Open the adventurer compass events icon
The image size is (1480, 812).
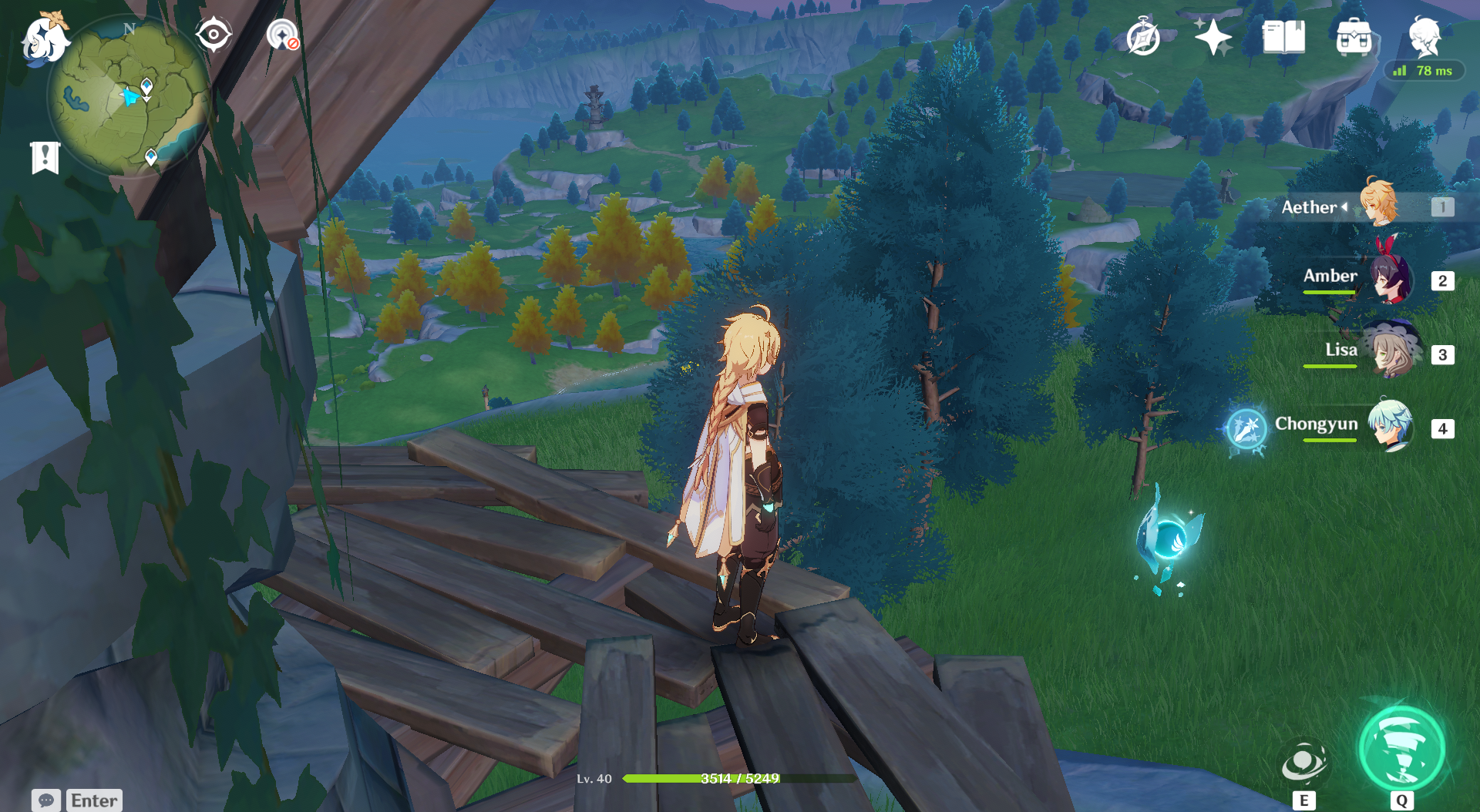[1142, 37]
